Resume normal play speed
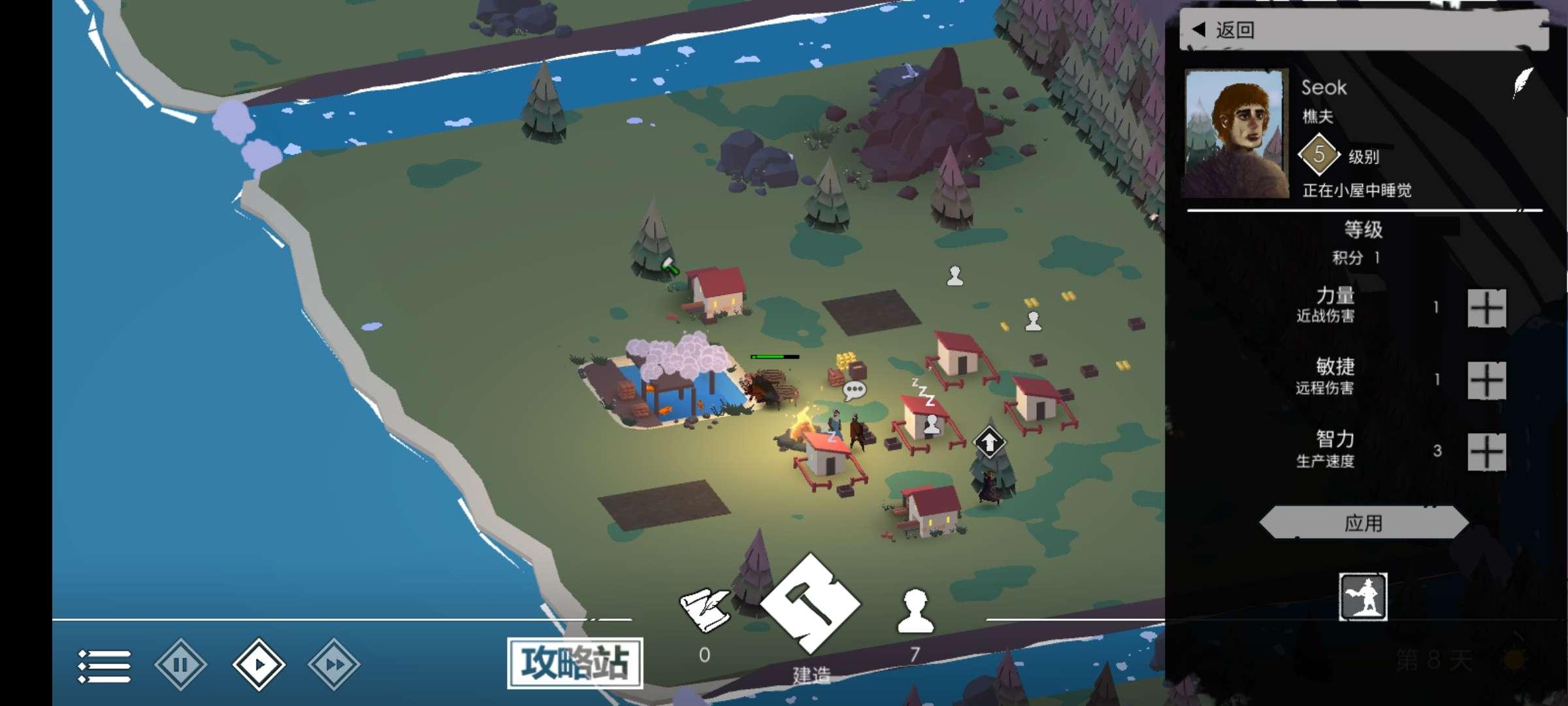 (x=259, y=665)
